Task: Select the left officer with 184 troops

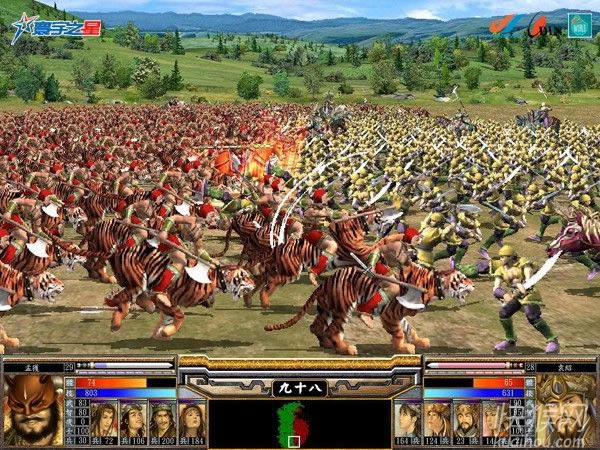Action: click(191, 418)
